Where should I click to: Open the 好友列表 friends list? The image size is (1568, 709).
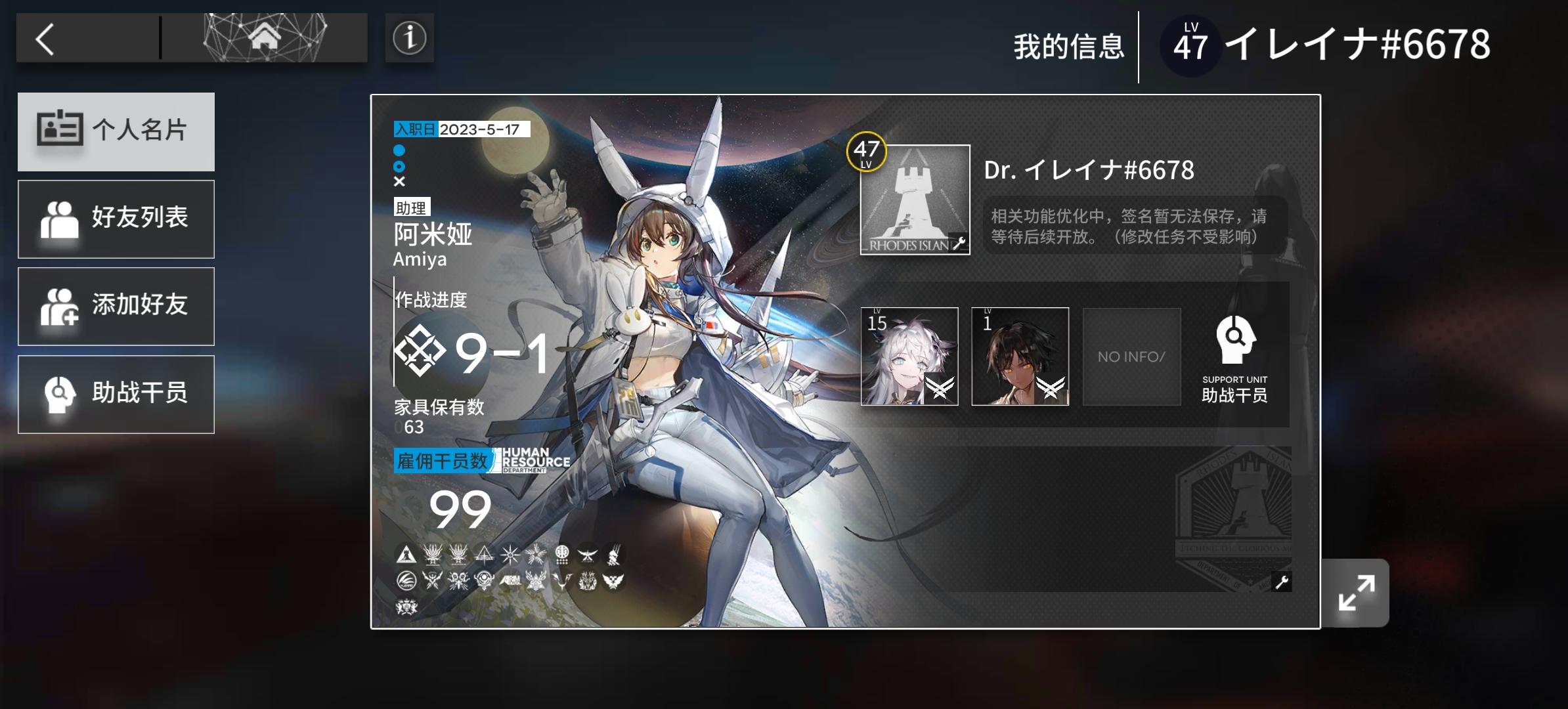[x=116, y=219]
